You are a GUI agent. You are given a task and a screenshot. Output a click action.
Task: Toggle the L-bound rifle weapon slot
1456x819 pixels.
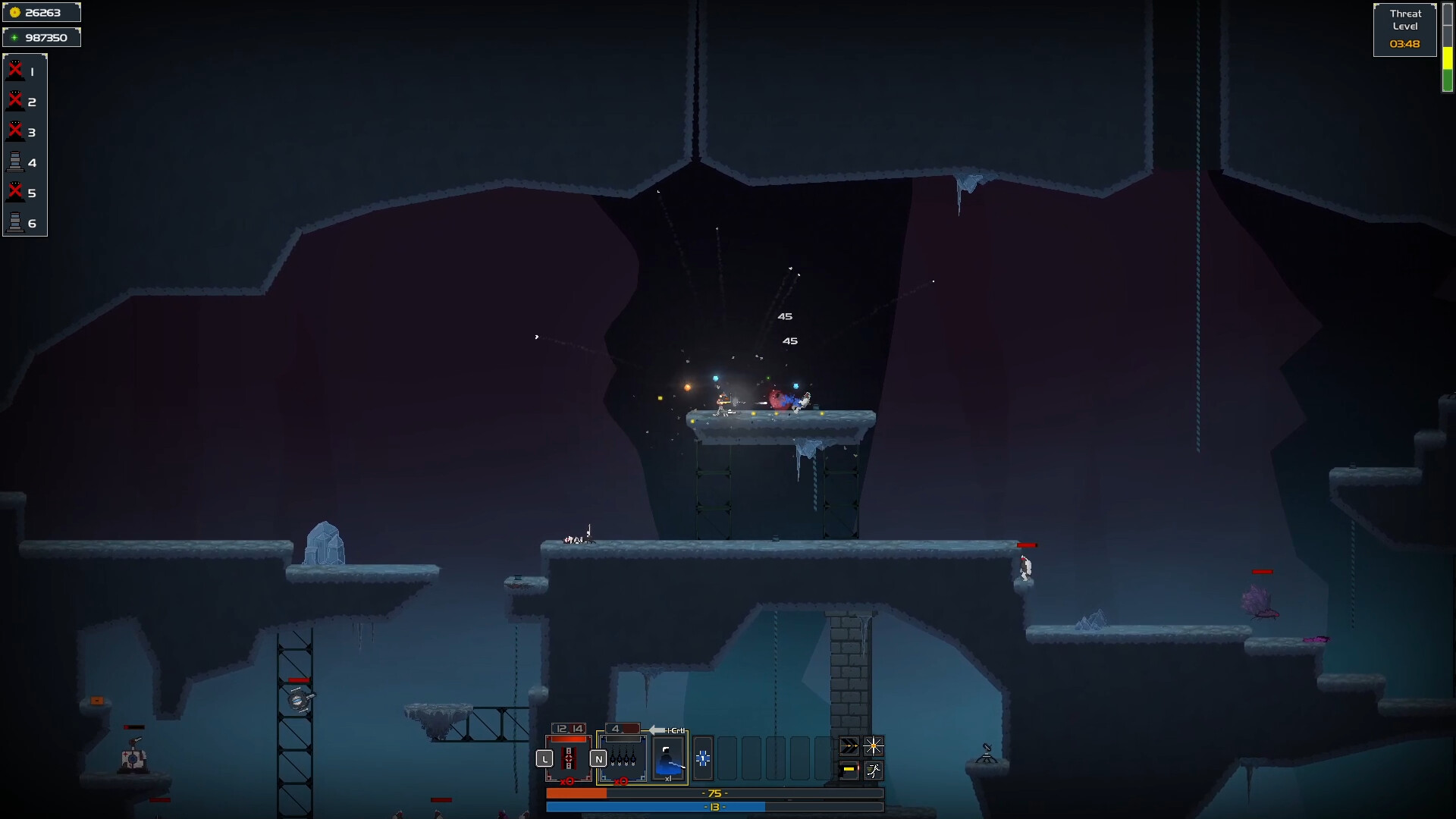569,760
